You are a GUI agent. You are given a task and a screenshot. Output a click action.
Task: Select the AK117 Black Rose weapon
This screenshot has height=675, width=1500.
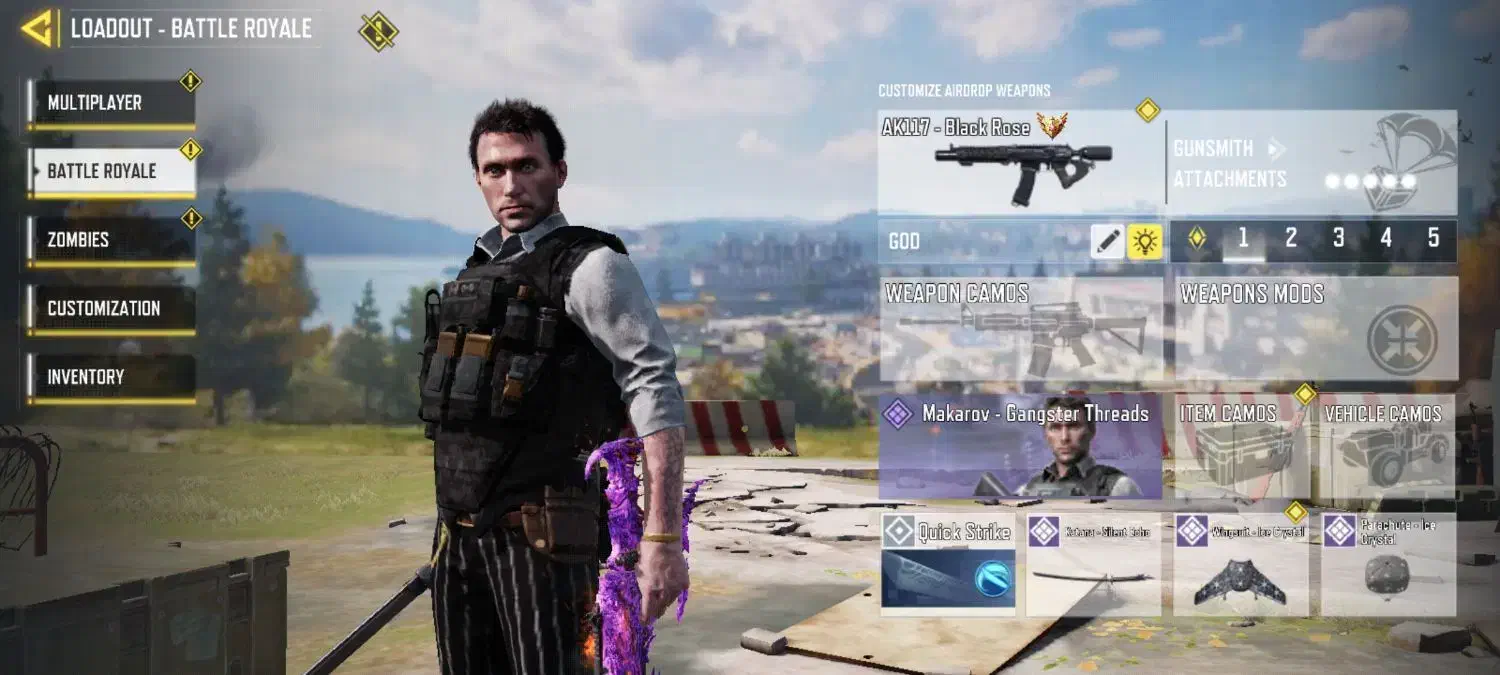(1020, 162)
